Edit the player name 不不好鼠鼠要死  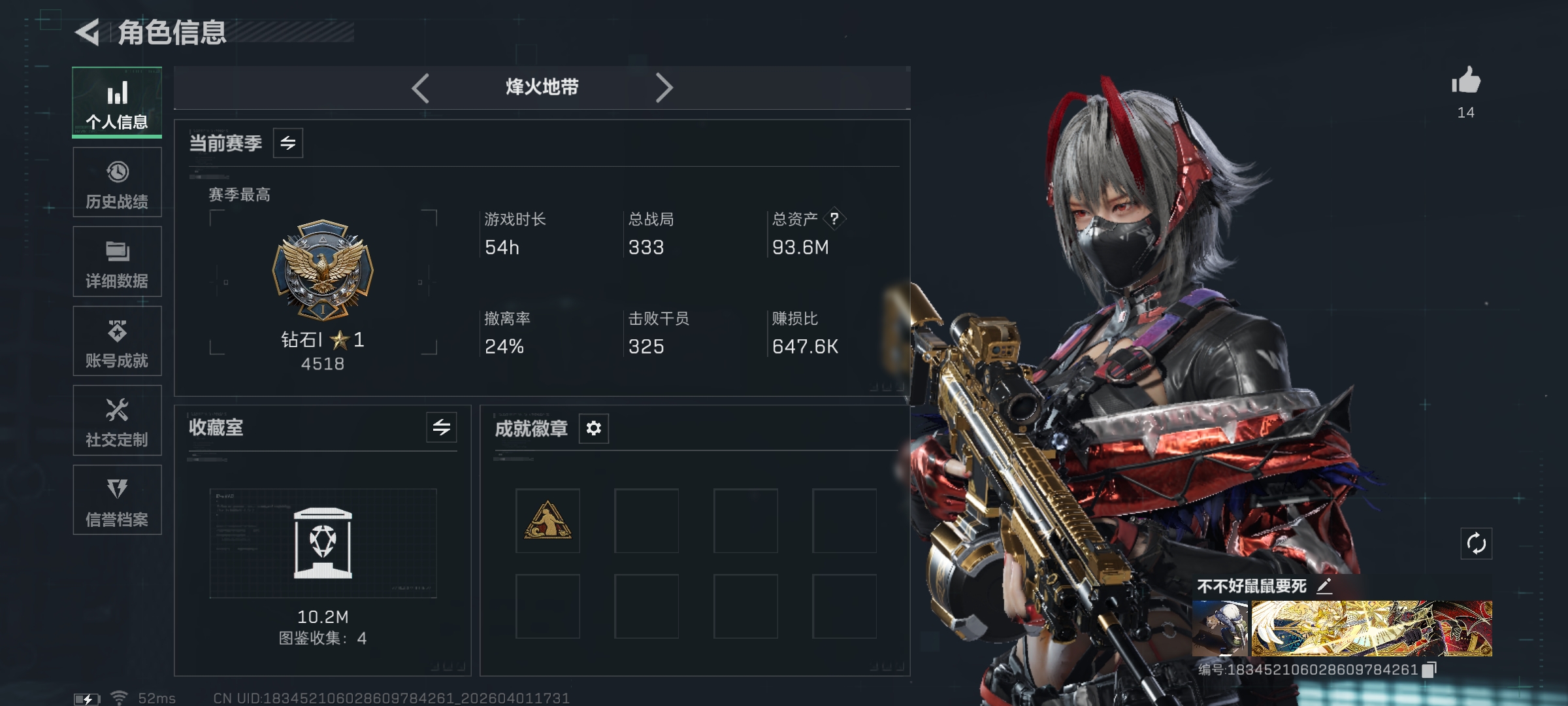pos(1324,586)
